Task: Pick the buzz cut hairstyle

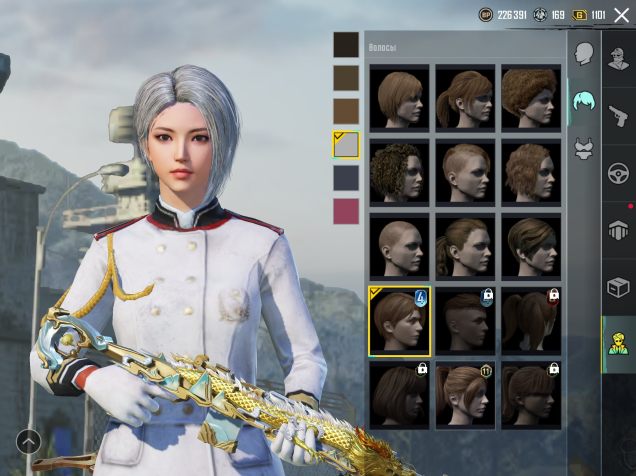Action: (x=399, y=245)
